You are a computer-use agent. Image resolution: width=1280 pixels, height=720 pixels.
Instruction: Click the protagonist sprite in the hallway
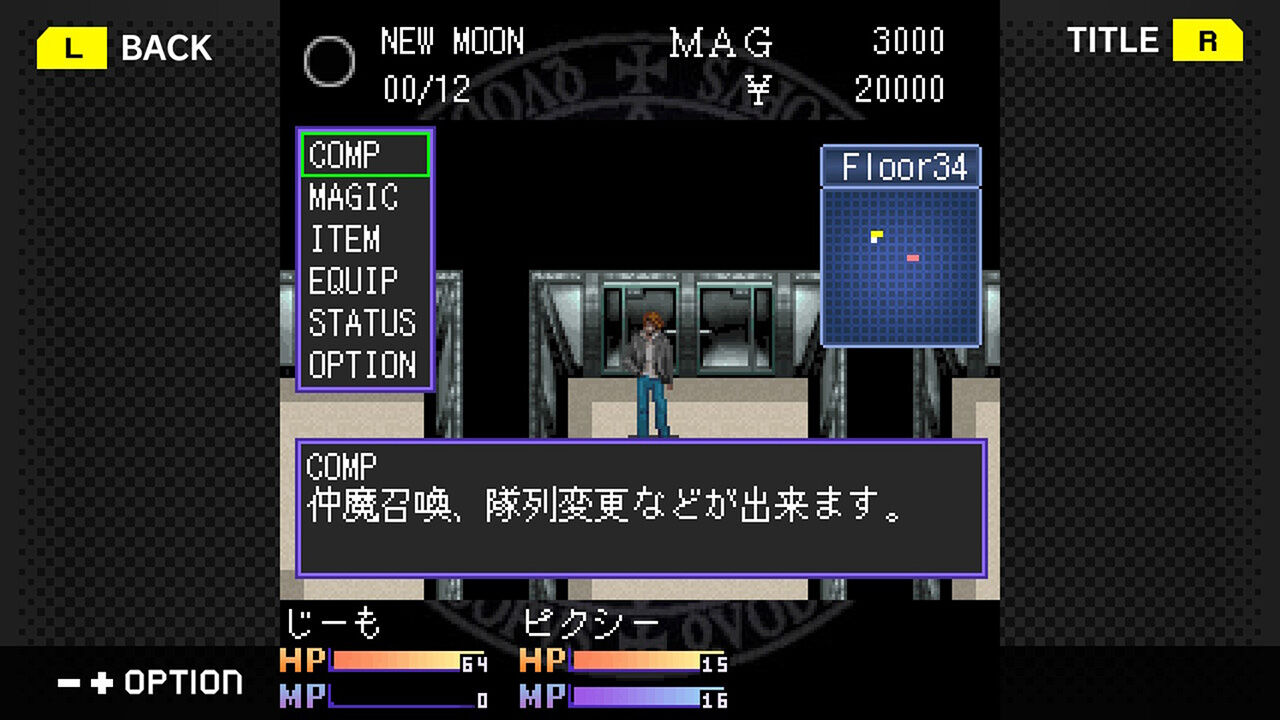point(650,360)
